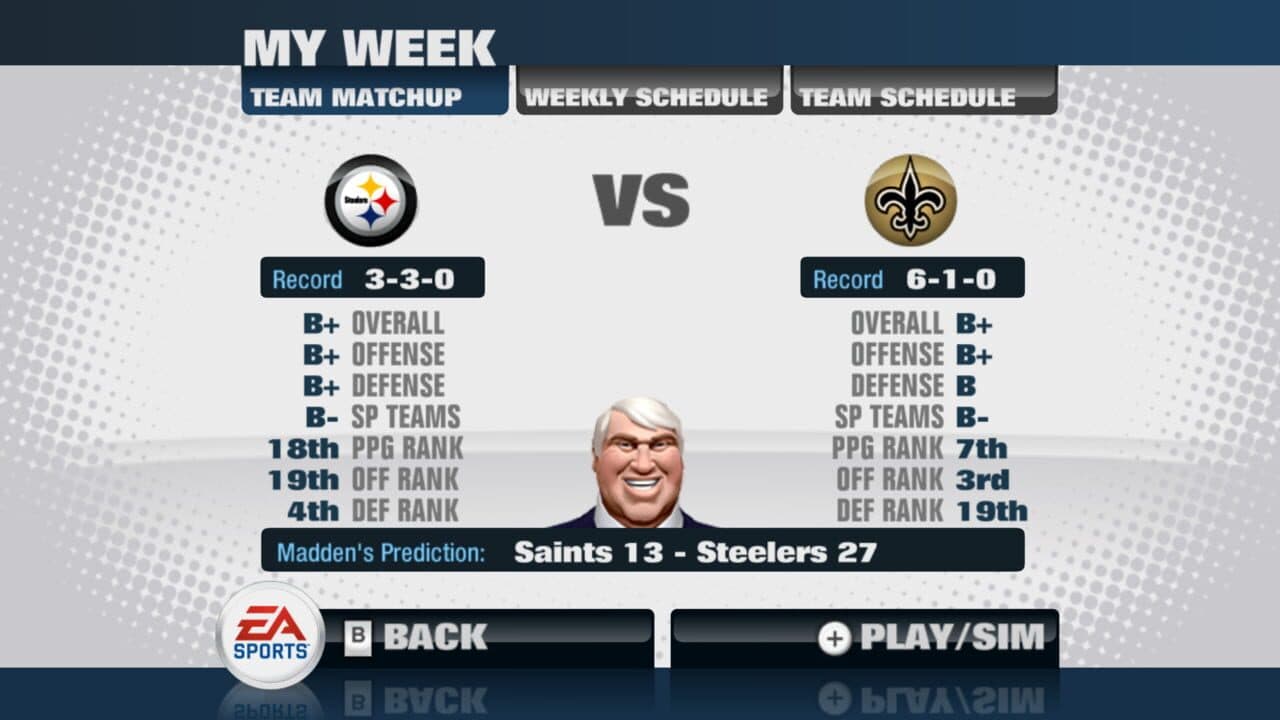The height and width of the screenshot is (720, 1280).
Task: Select the Saints OFFENSE B+ rating
Action: click(x=918, y=354)
